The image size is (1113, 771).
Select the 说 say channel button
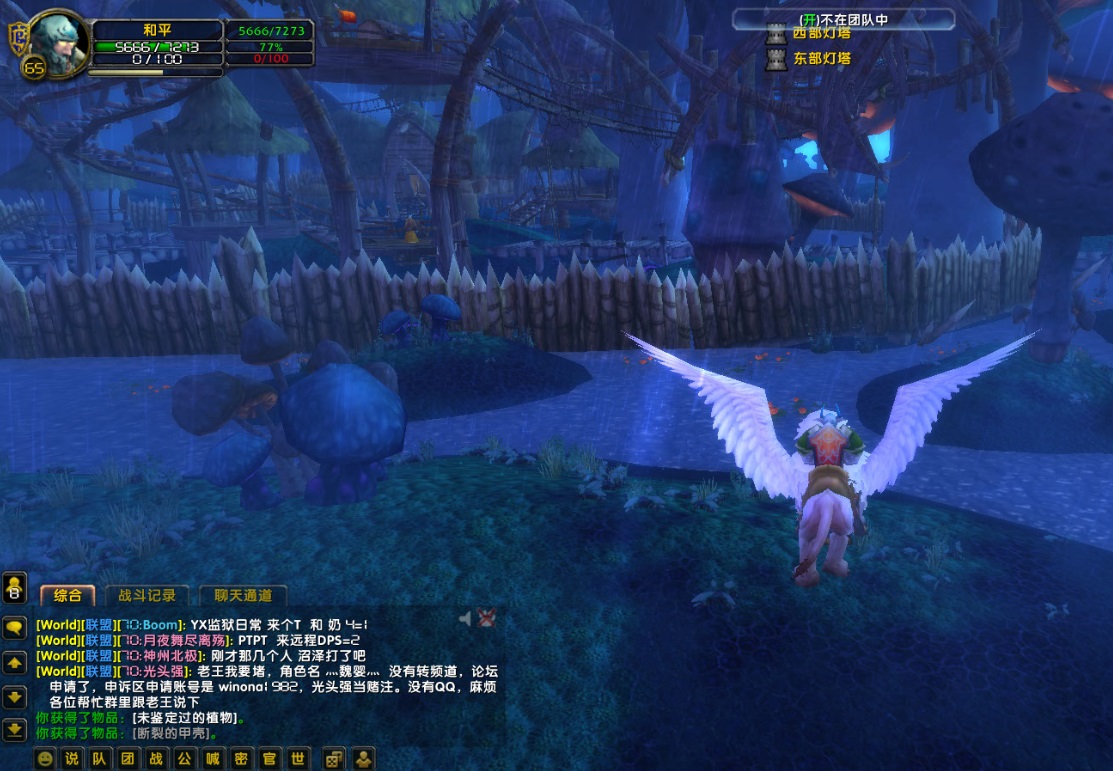point(71,759)
